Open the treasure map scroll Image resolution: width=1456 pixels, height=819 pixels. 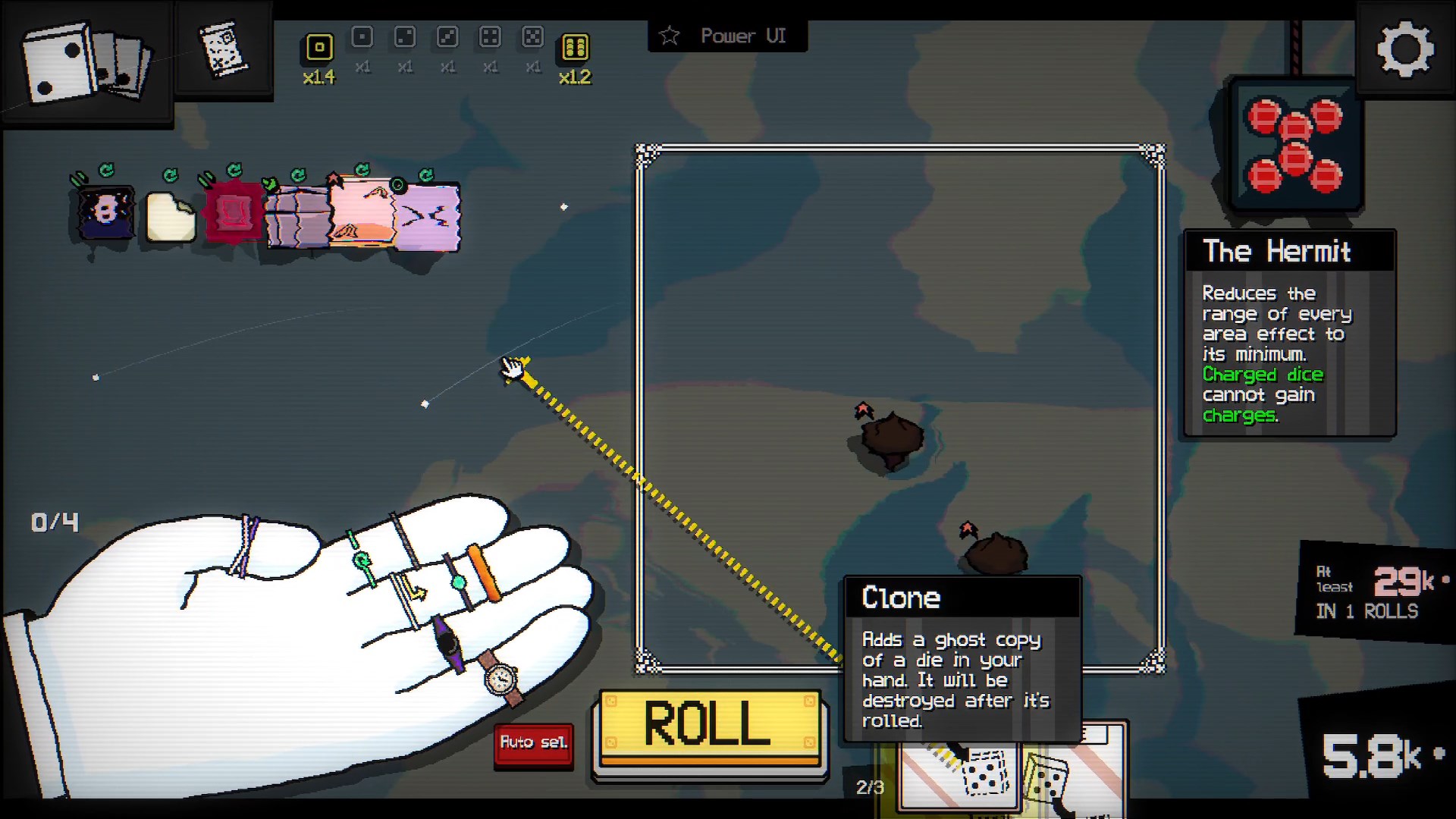pyautogui.click(x=223, y=50)
